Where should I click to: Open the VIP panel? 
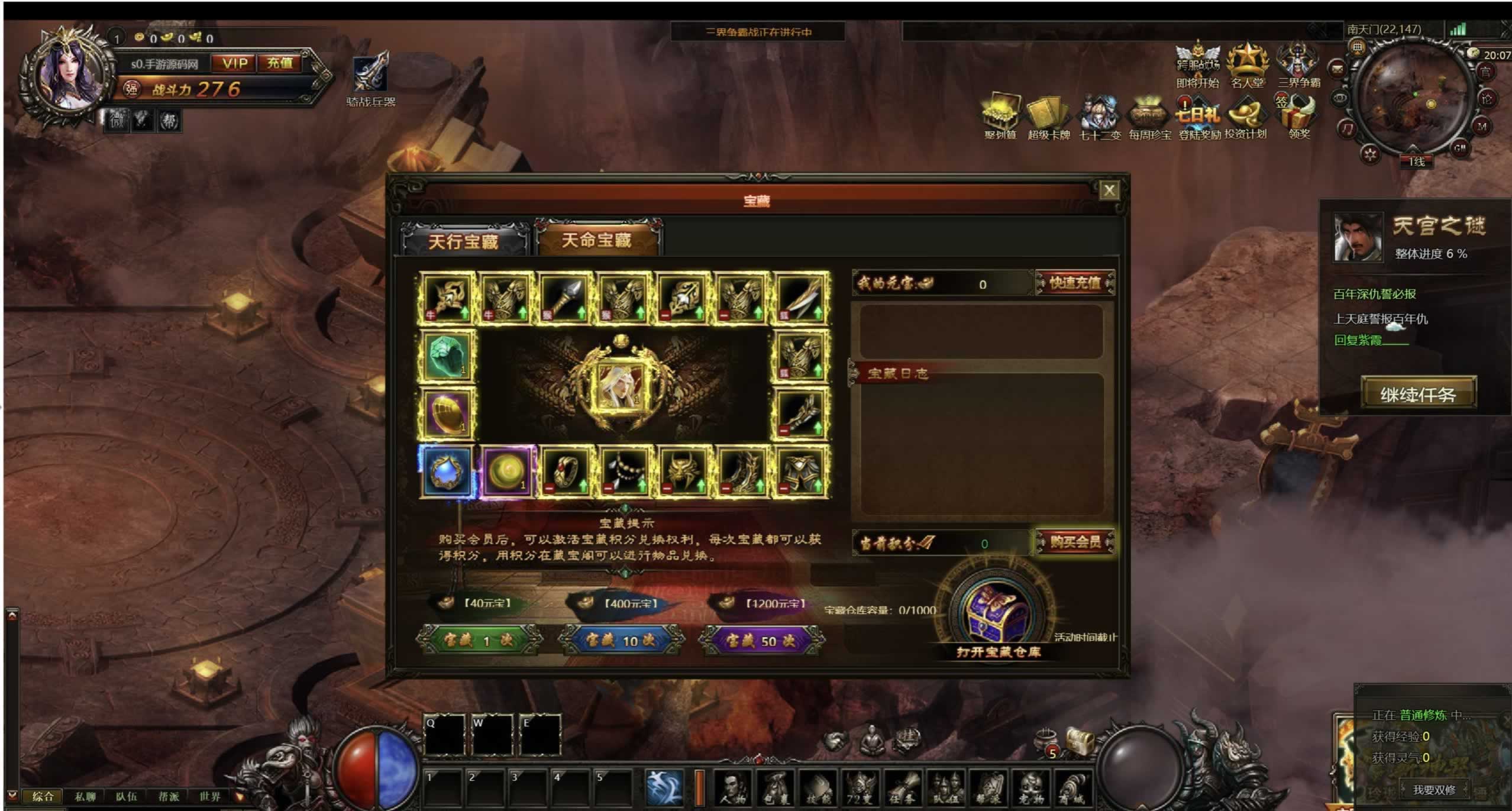click(x=234, y=63)
